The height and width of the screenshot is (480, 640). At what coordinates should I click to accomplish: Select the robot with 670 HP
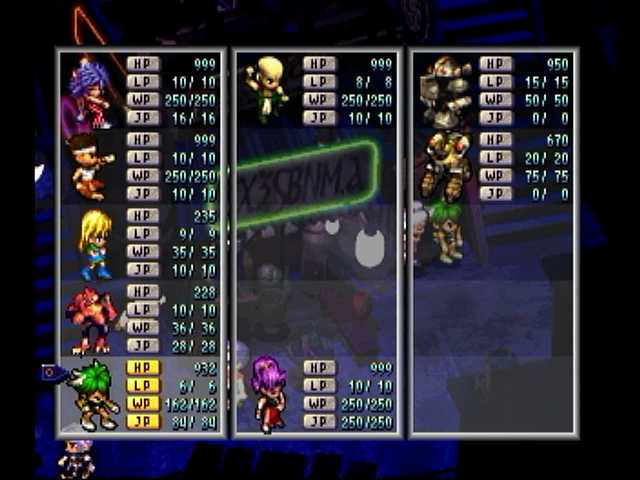tap(445, 163)
